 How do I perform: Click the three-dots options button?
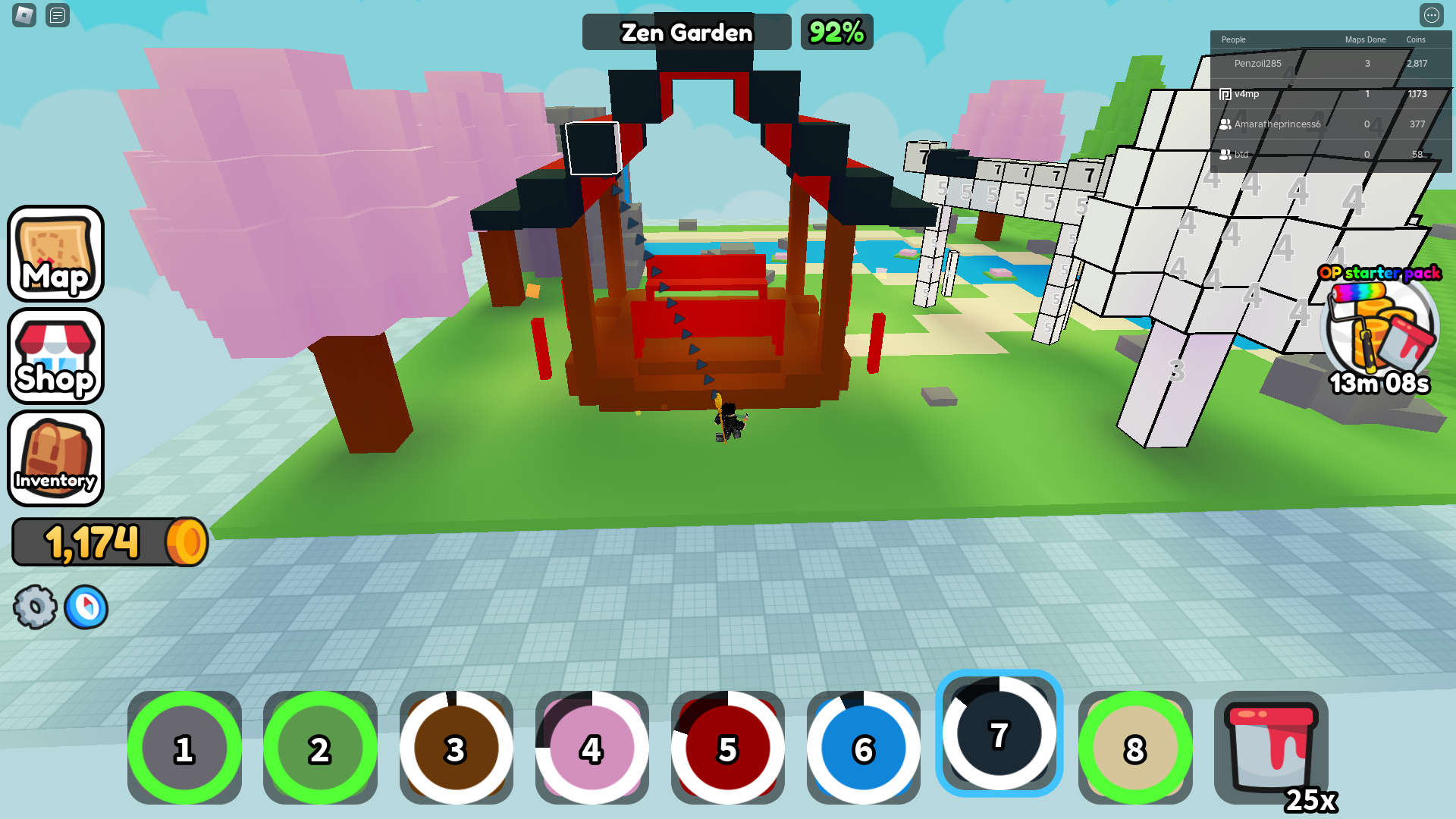click(x=1431, y=15)
